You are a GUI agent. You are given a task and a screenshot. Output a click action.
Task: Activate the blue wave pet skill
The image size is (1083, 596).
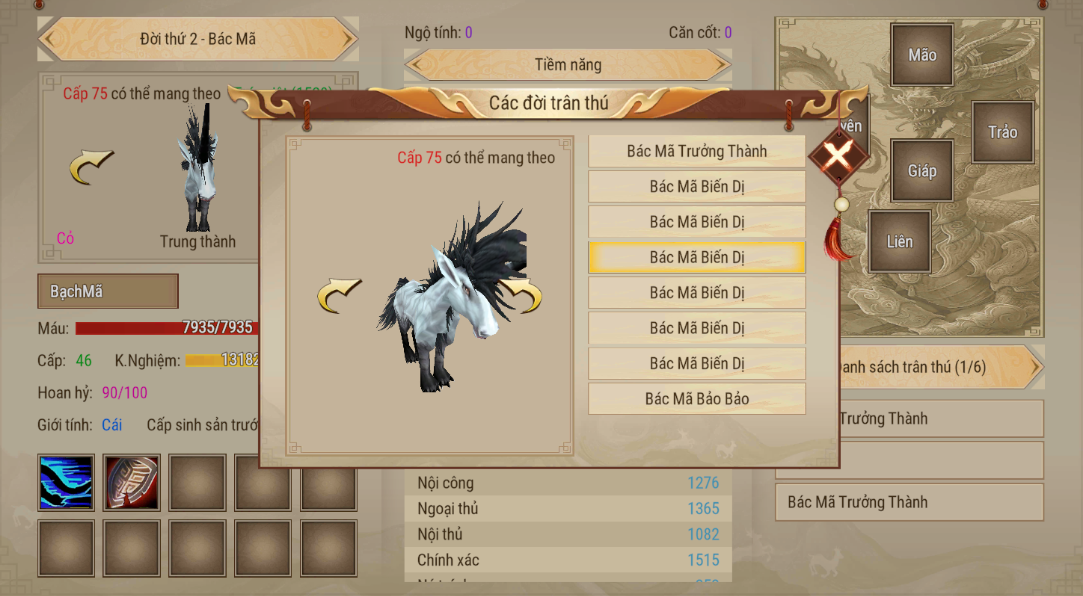(66, 483)
